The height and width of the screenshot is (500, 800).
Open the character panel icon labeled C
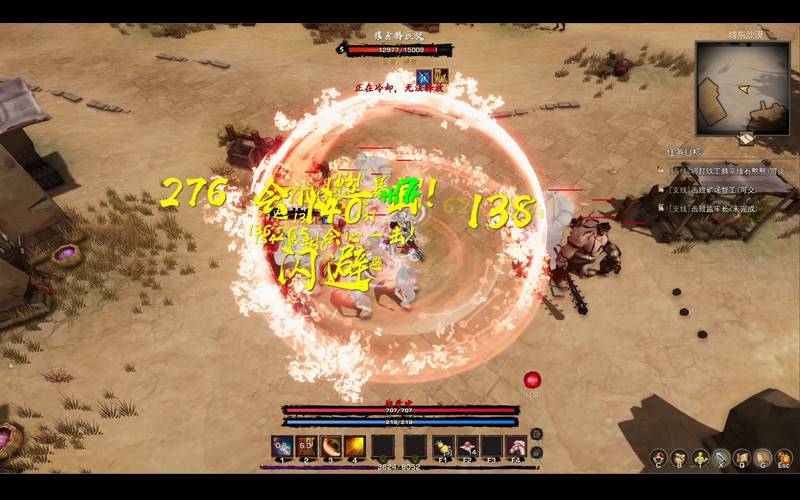pyautogui.click(x=659, y=457)
